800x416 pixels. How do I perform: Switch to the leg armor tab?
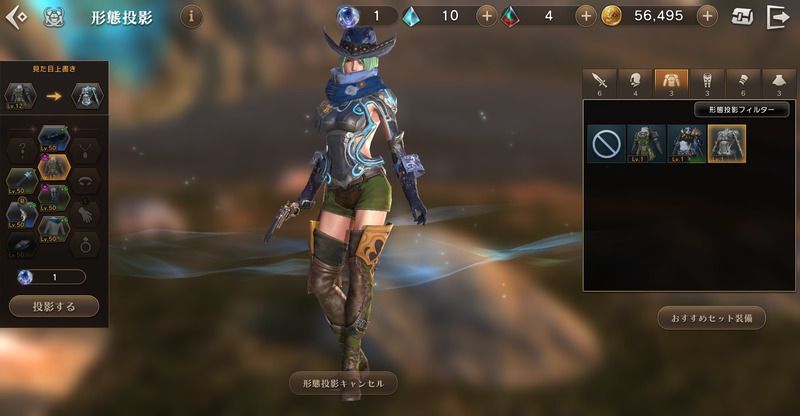[707, 83]
